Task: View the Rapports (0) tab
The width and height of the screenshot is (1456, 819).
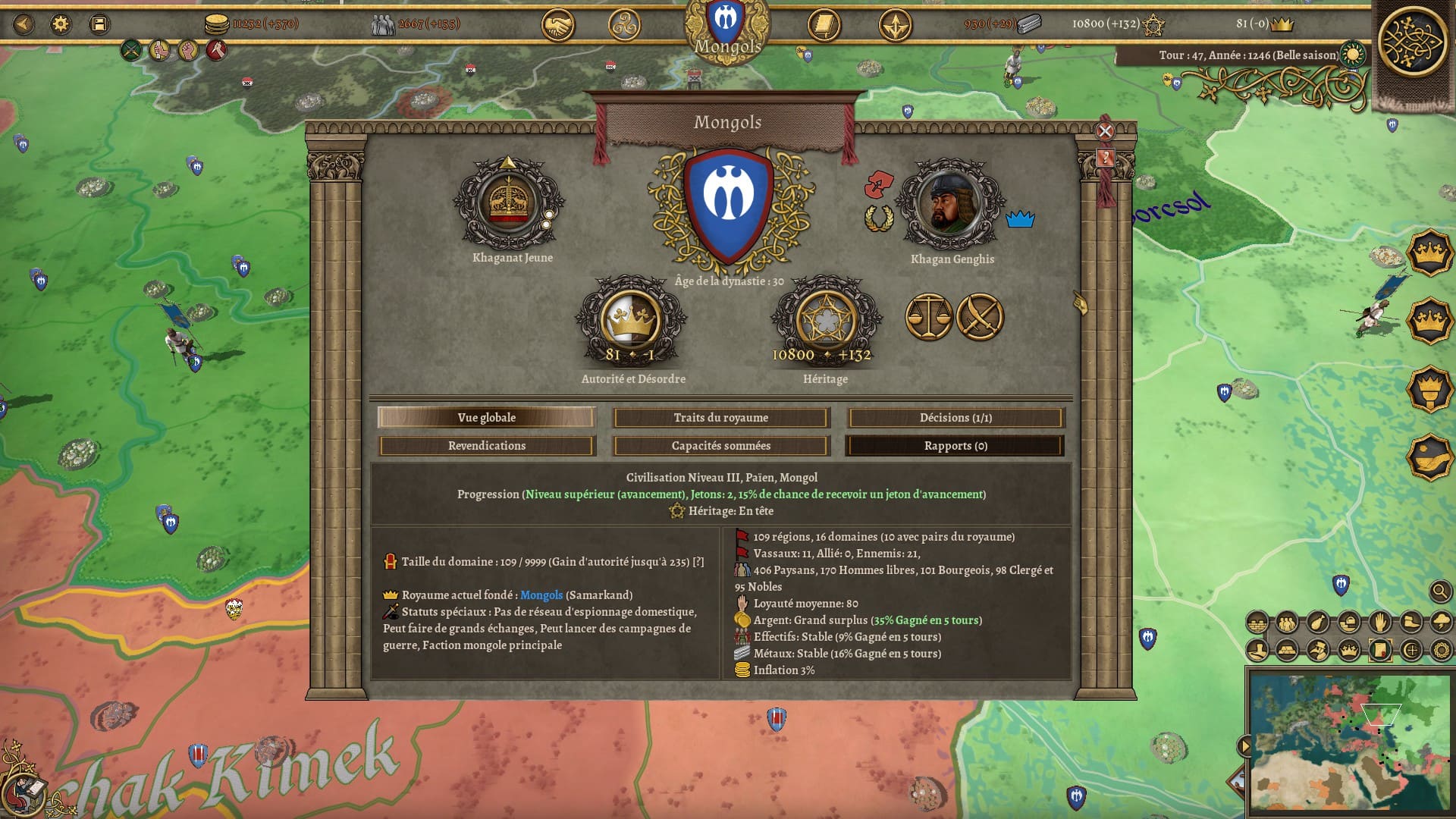Action: (955, 446)
